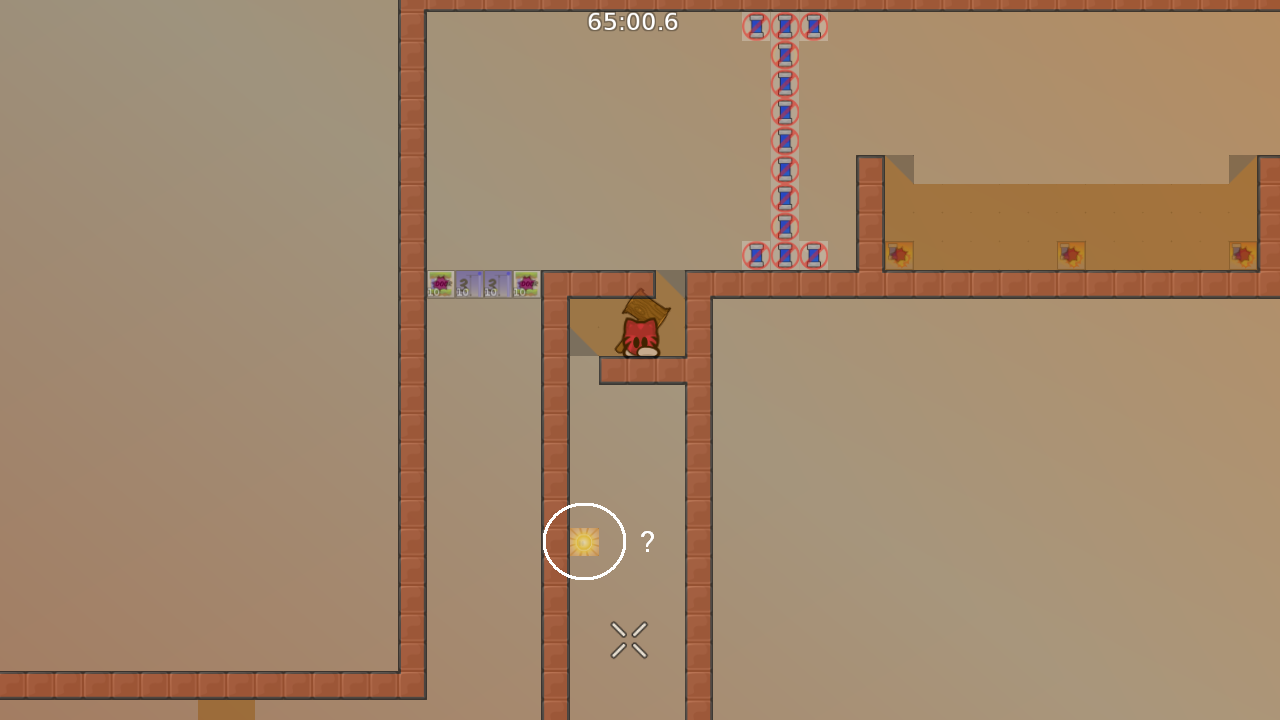Click the circled yellow sun tile

[584, 541]
